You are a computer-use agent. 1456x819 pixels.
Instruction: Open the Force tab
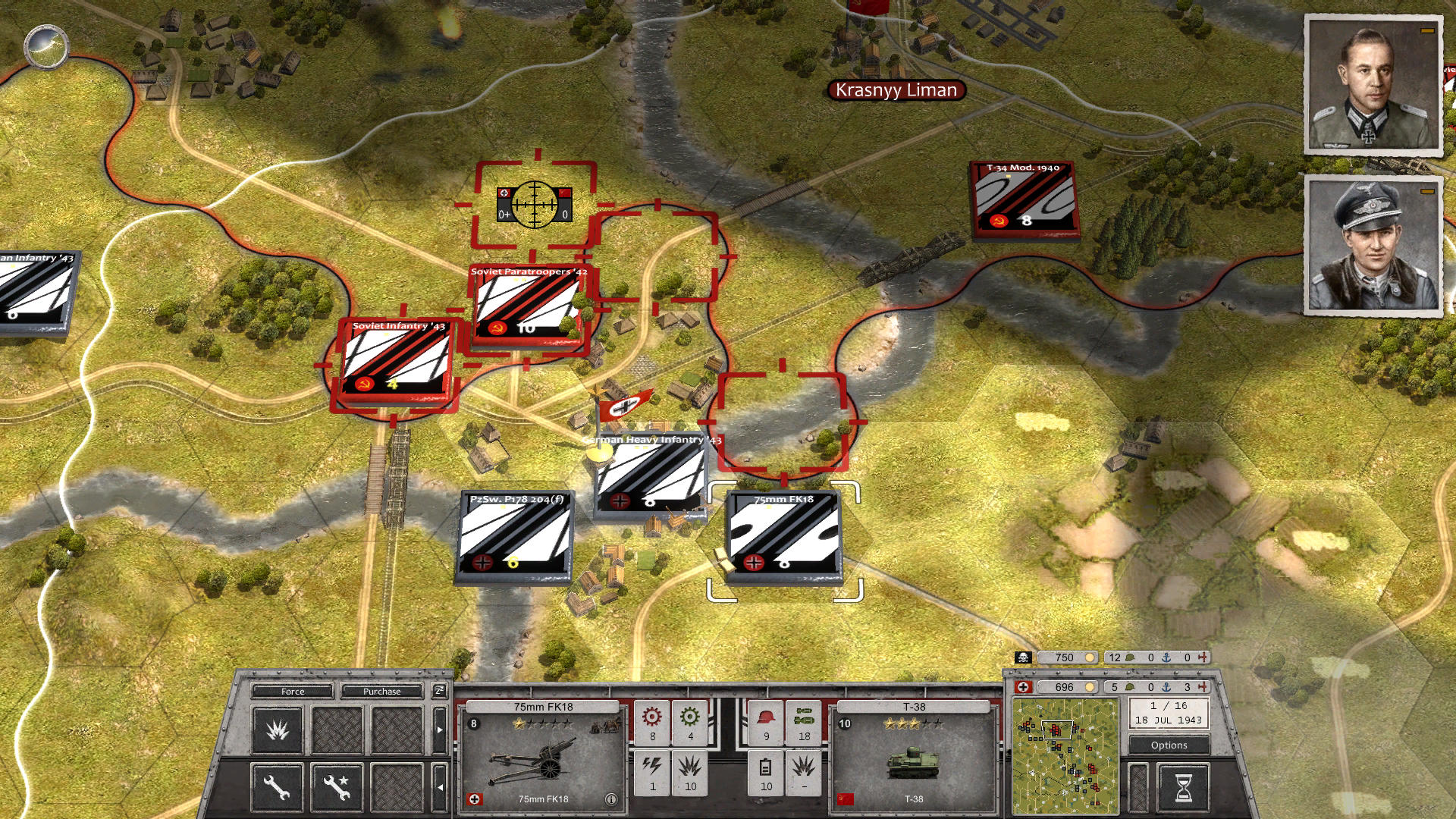point(291,691)
